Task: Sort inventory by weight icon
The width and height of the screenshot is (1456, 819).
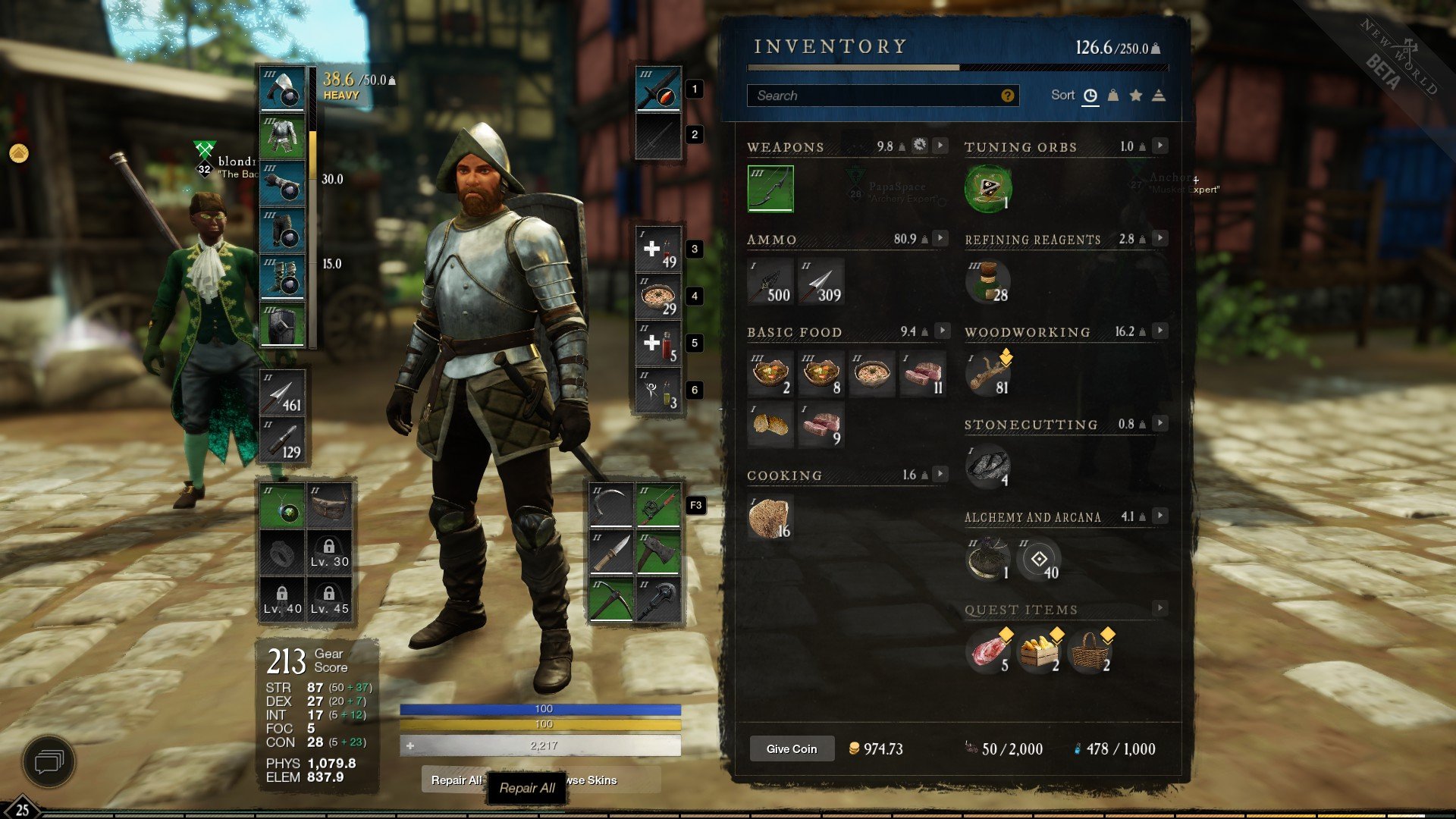Action: [x=1112, y=96]
